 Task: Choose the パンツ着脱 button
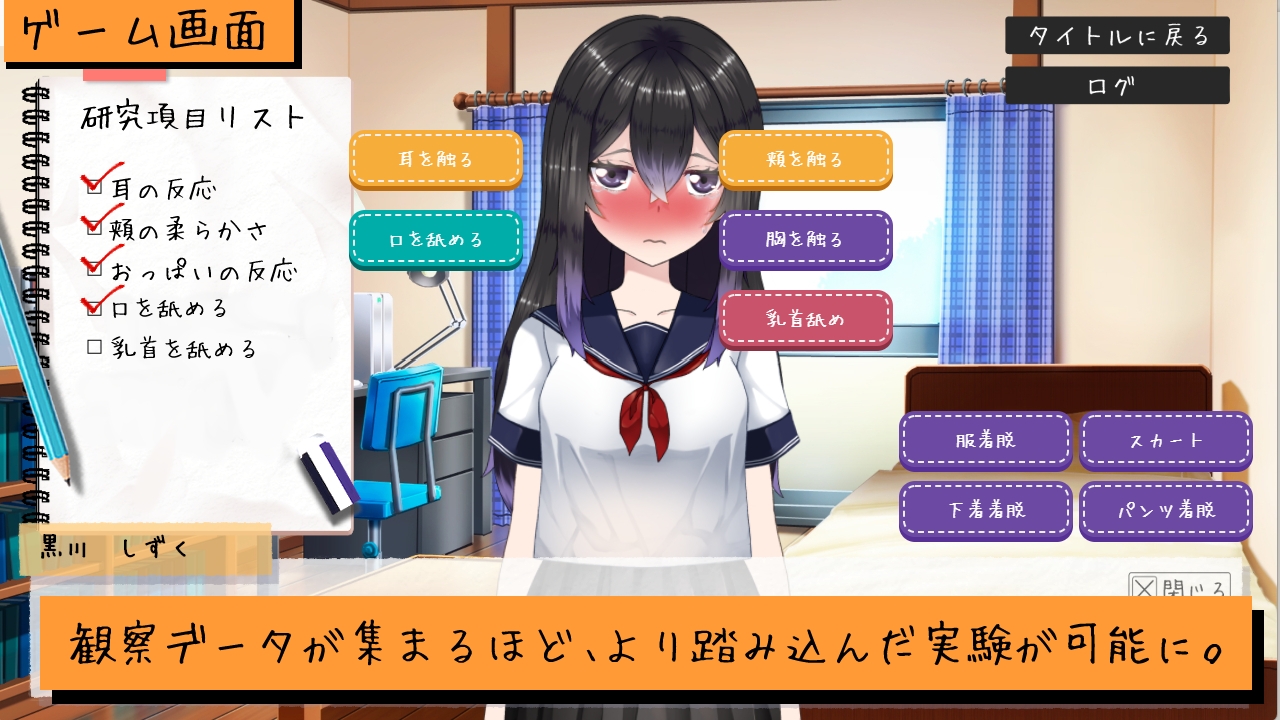click(x=1165, y=510)
